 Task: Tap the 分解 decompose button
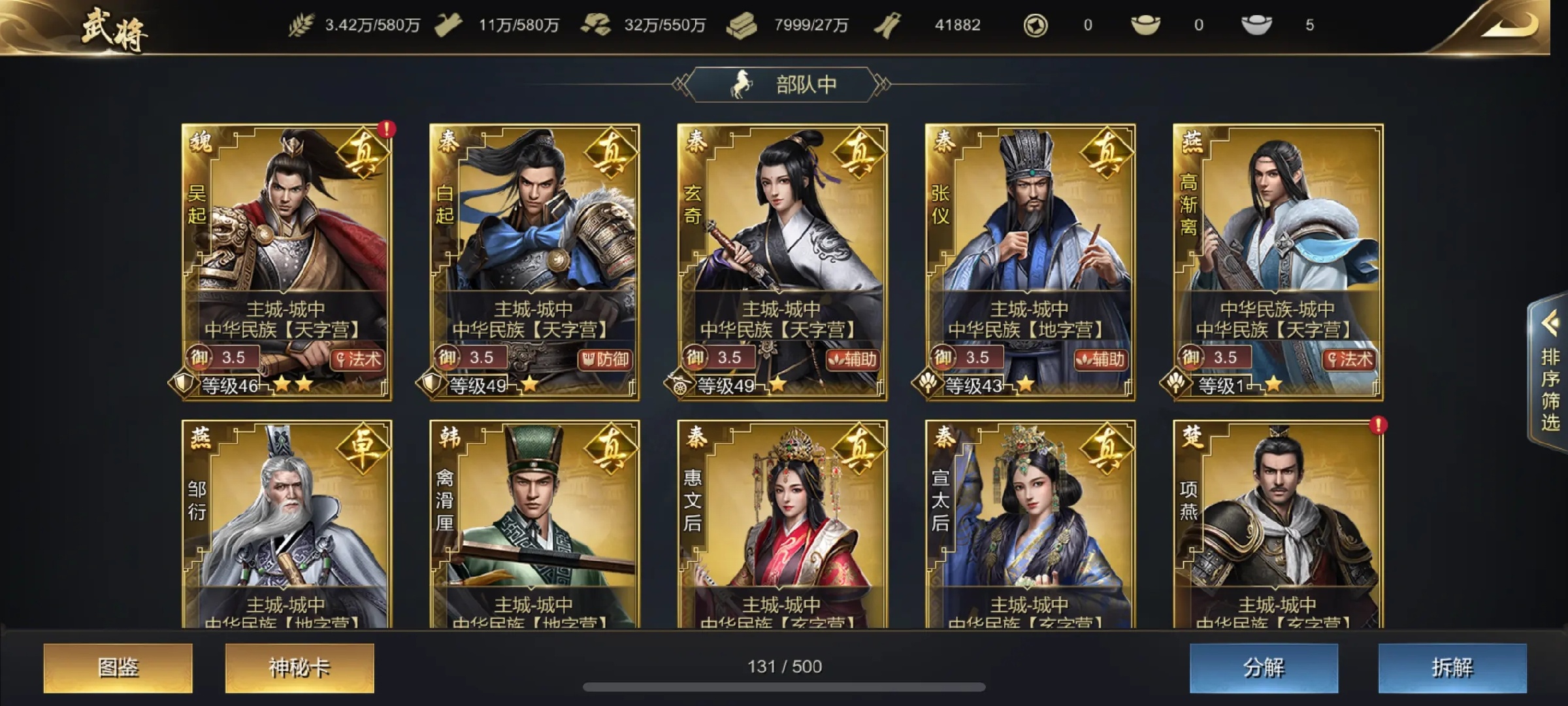1263,667
